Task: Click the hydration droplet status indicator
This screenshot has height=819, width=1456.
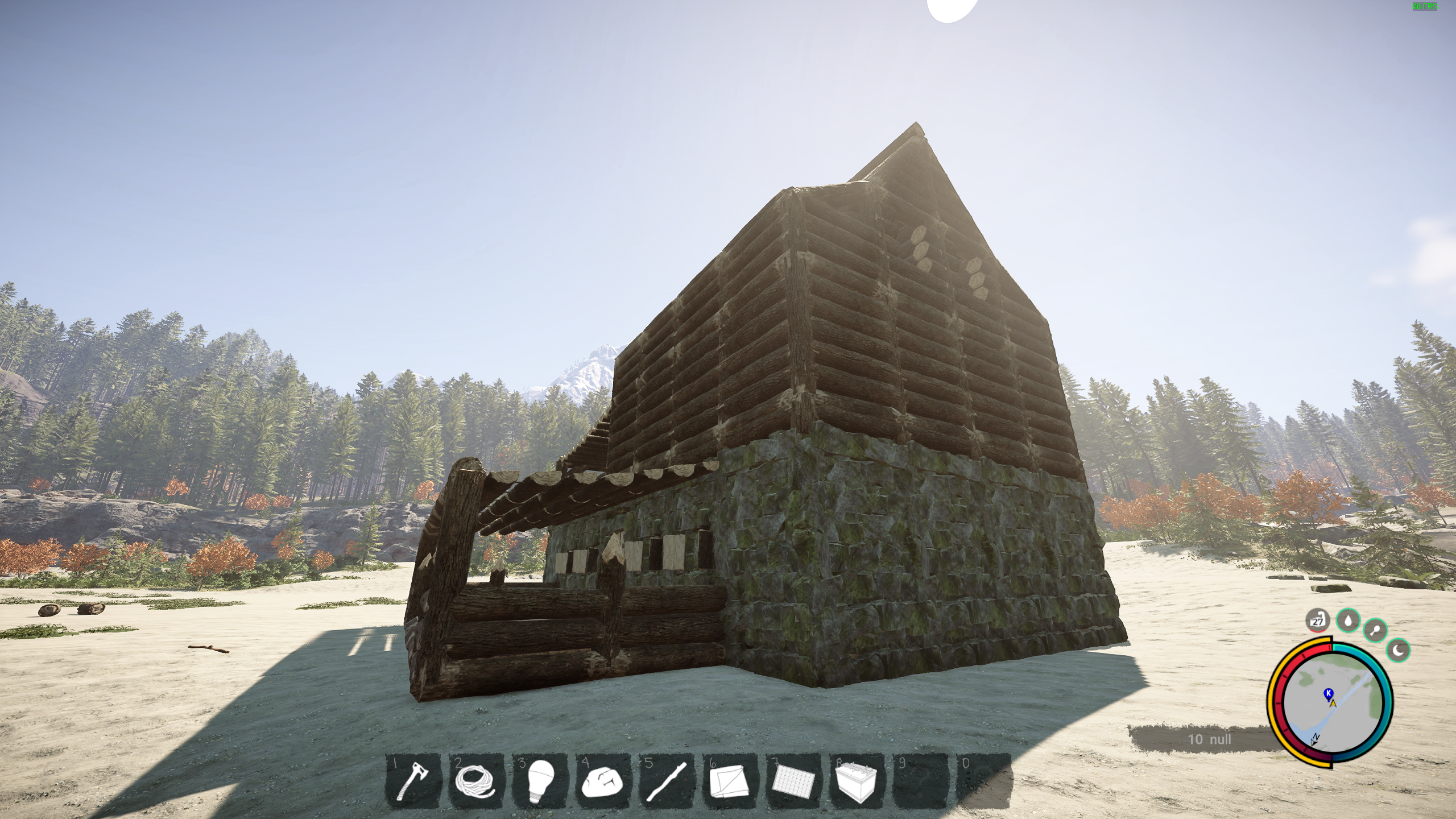Action: tap(1348, 621)
